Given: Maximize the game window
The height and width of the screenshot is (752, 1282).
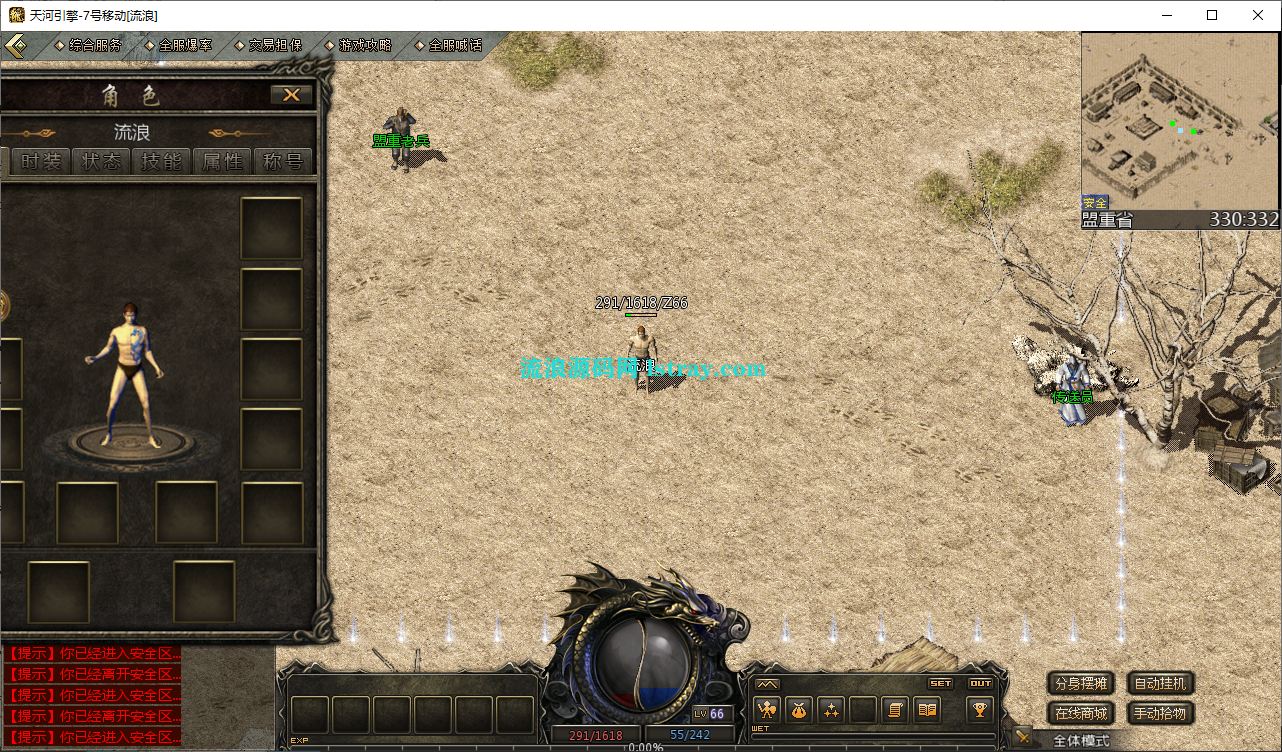Looking at the screenshot, I should pyautogui.click(x=1212, y=15).
